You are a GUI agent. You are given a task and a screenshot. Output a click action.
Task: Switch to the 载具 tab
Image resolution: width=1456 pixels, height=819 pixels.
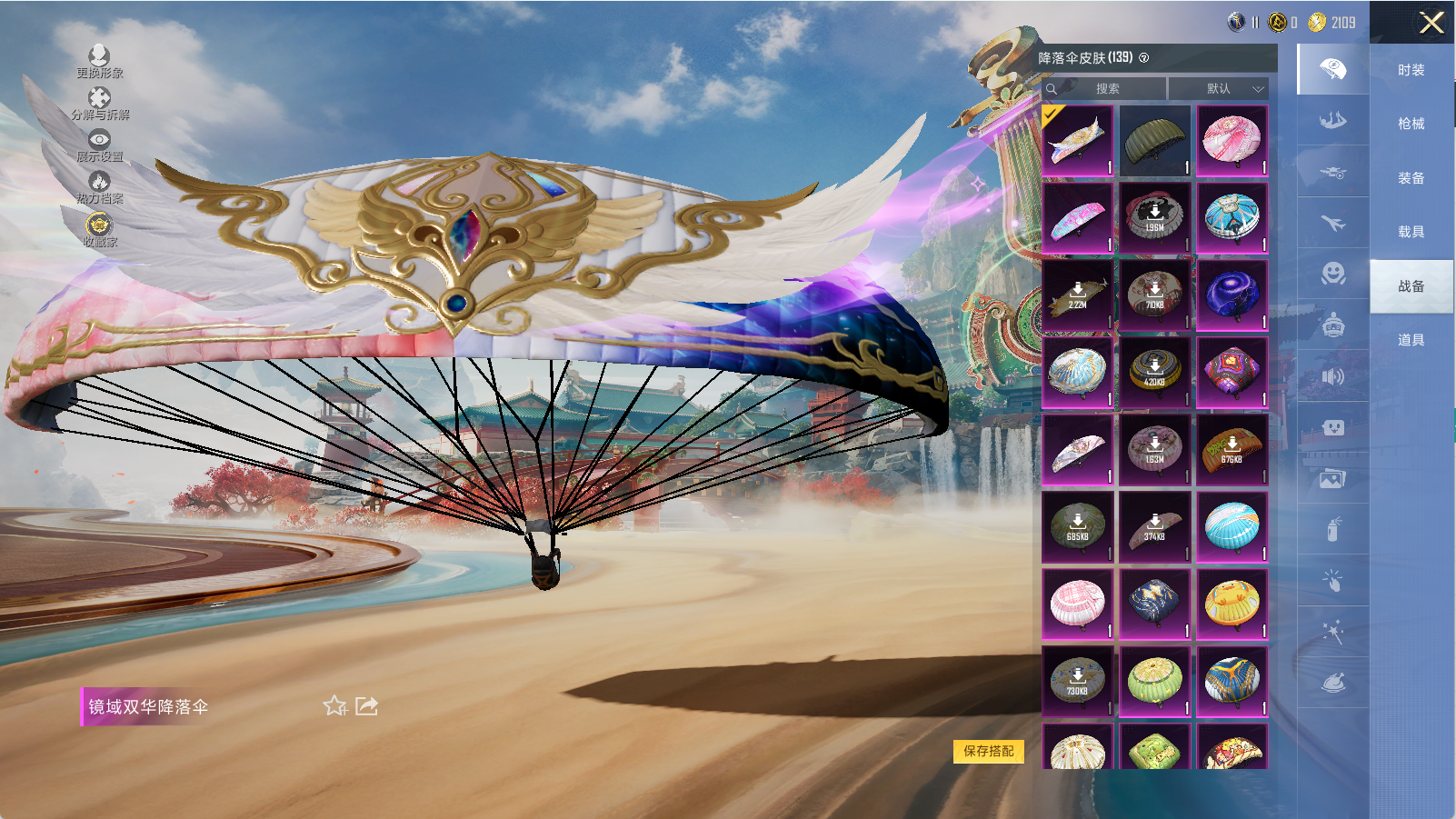[1411, 232]
